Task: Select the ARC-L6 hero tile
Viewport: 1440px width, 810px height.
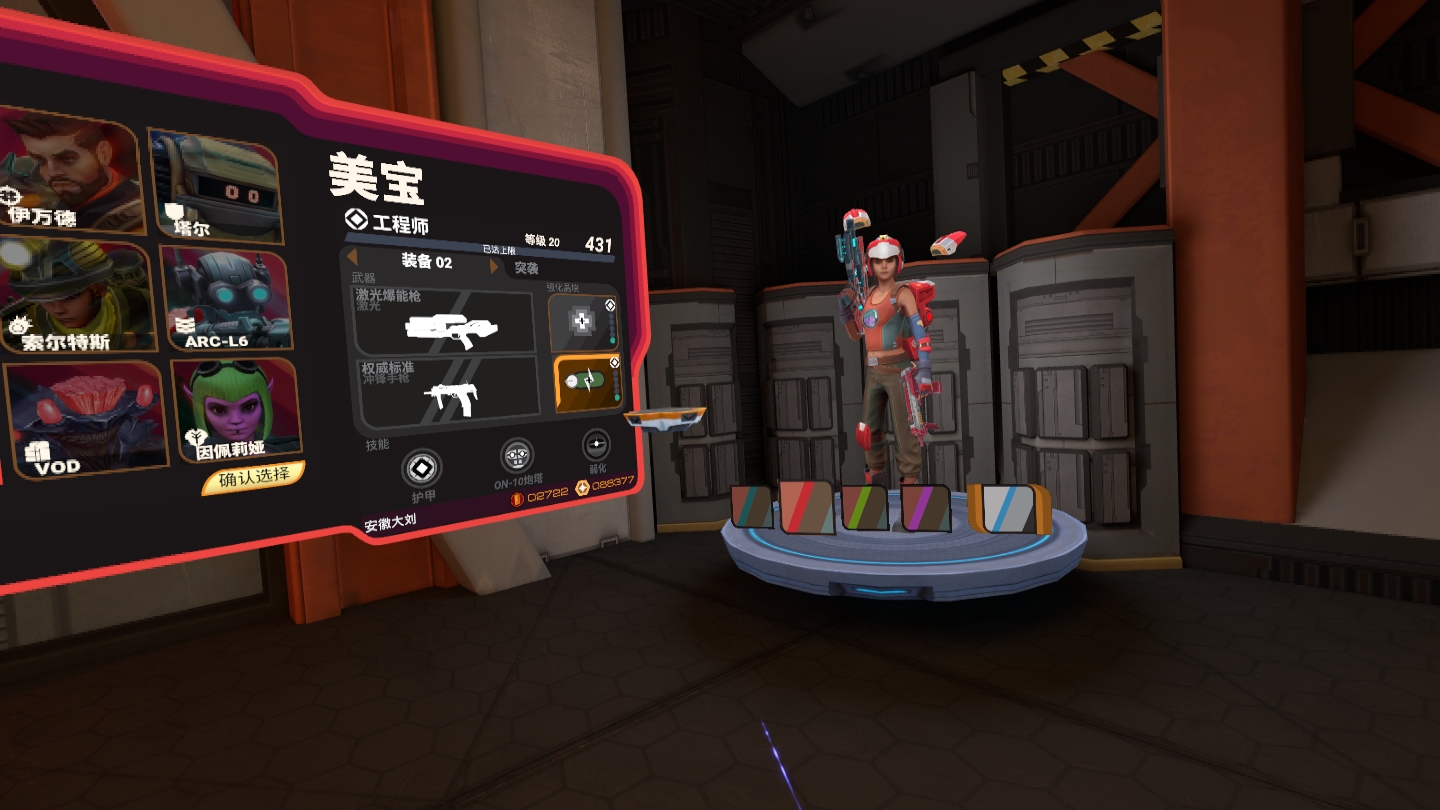Action: point(226,300)
